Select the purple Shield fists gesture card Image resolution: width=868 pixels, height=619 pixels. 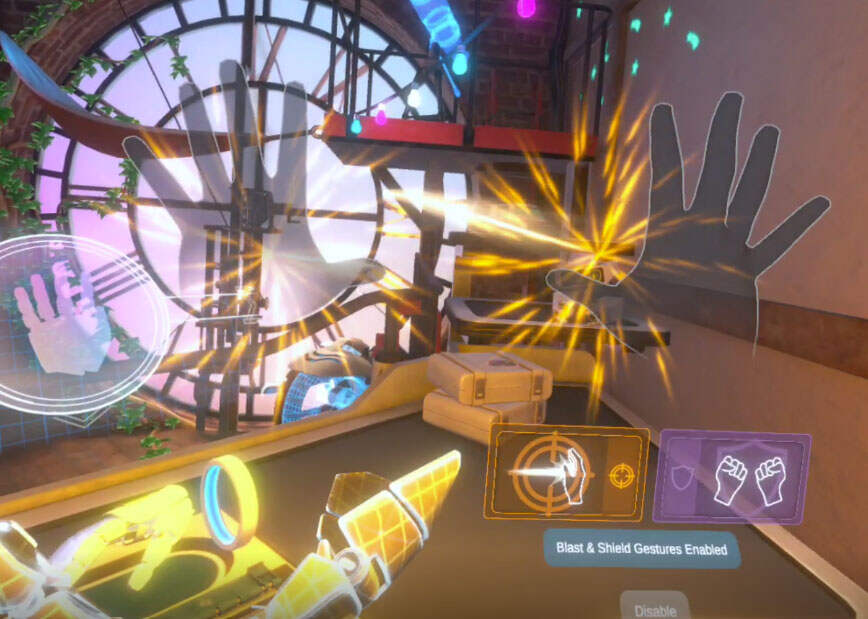731,478
